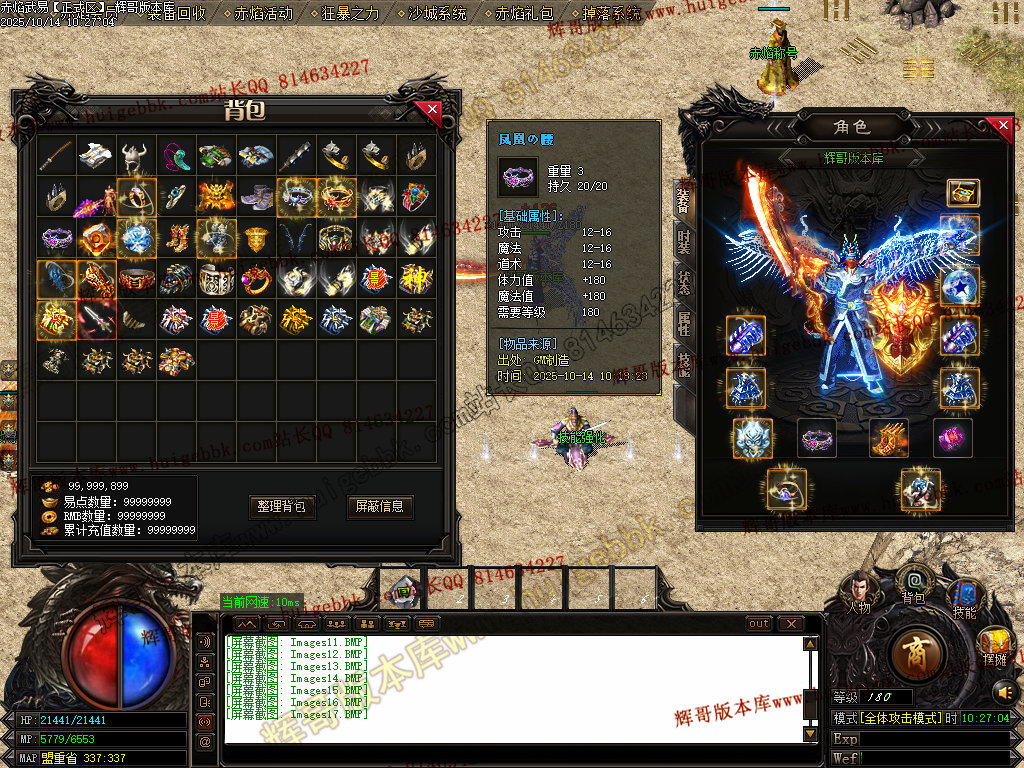This screenshot has width=1024, height=768.
Task: Select the 神 item in the backpack
Action: (x=416, y=279)
